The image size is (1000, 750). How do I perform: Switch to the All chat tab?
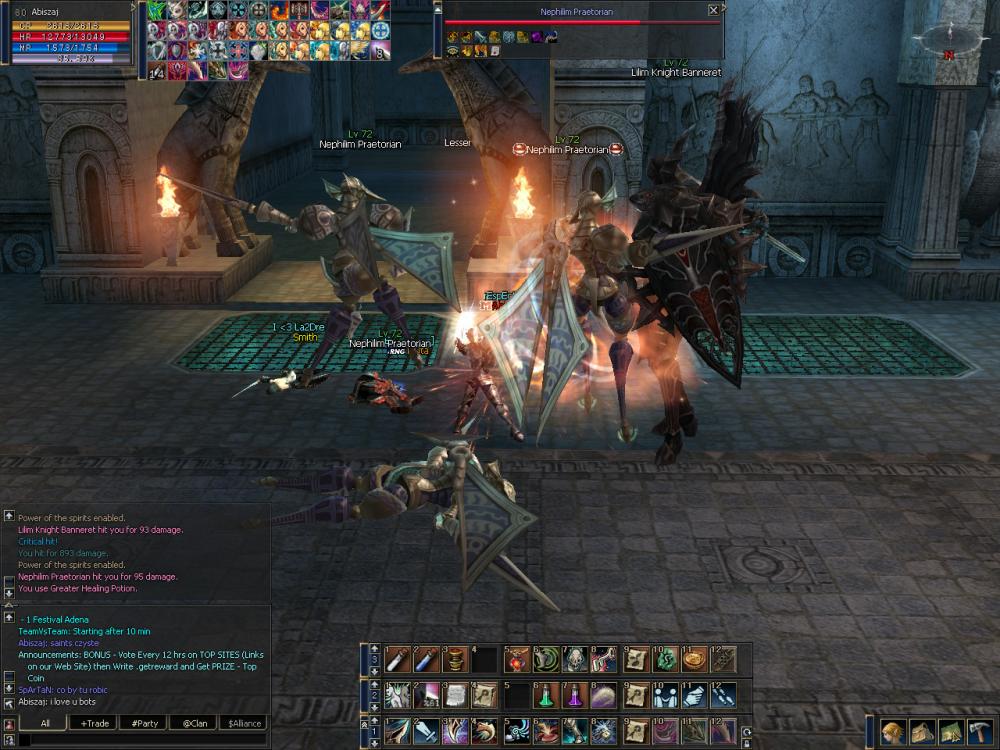pyautogui.click(x=45, y=723)
